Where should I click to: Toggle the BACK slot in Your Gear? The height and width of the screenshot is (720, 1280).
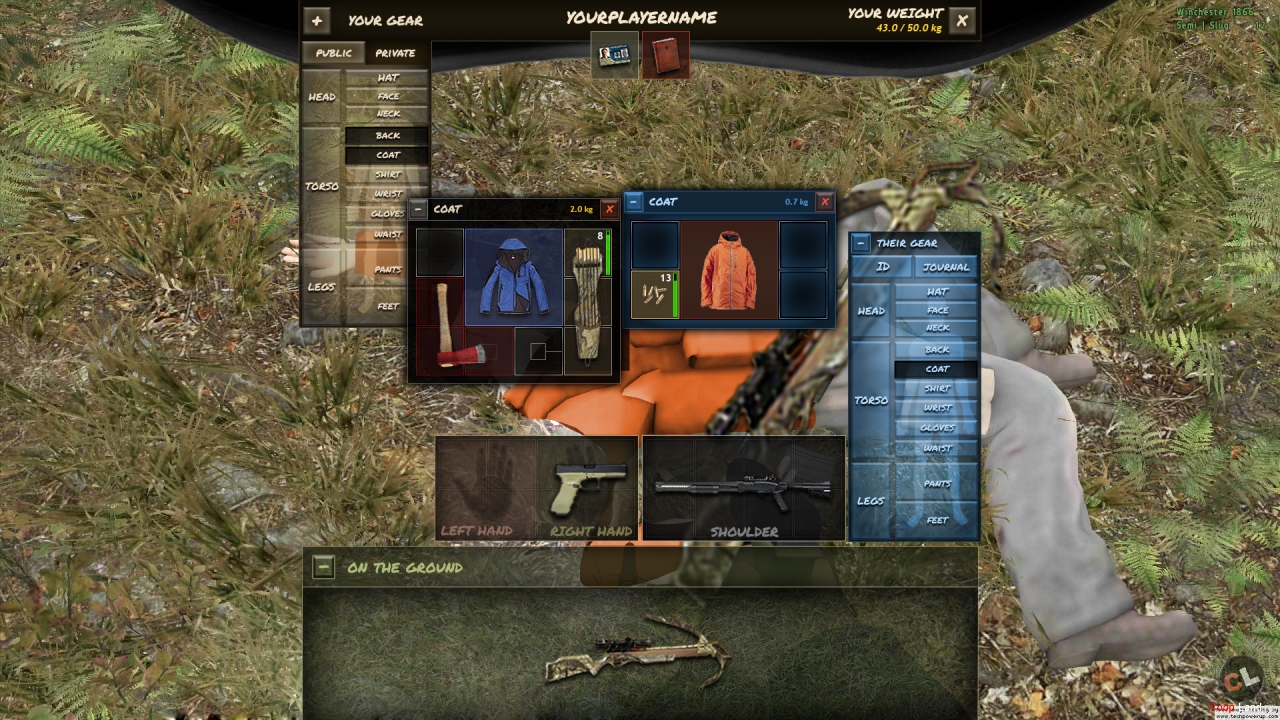[386, 135]
